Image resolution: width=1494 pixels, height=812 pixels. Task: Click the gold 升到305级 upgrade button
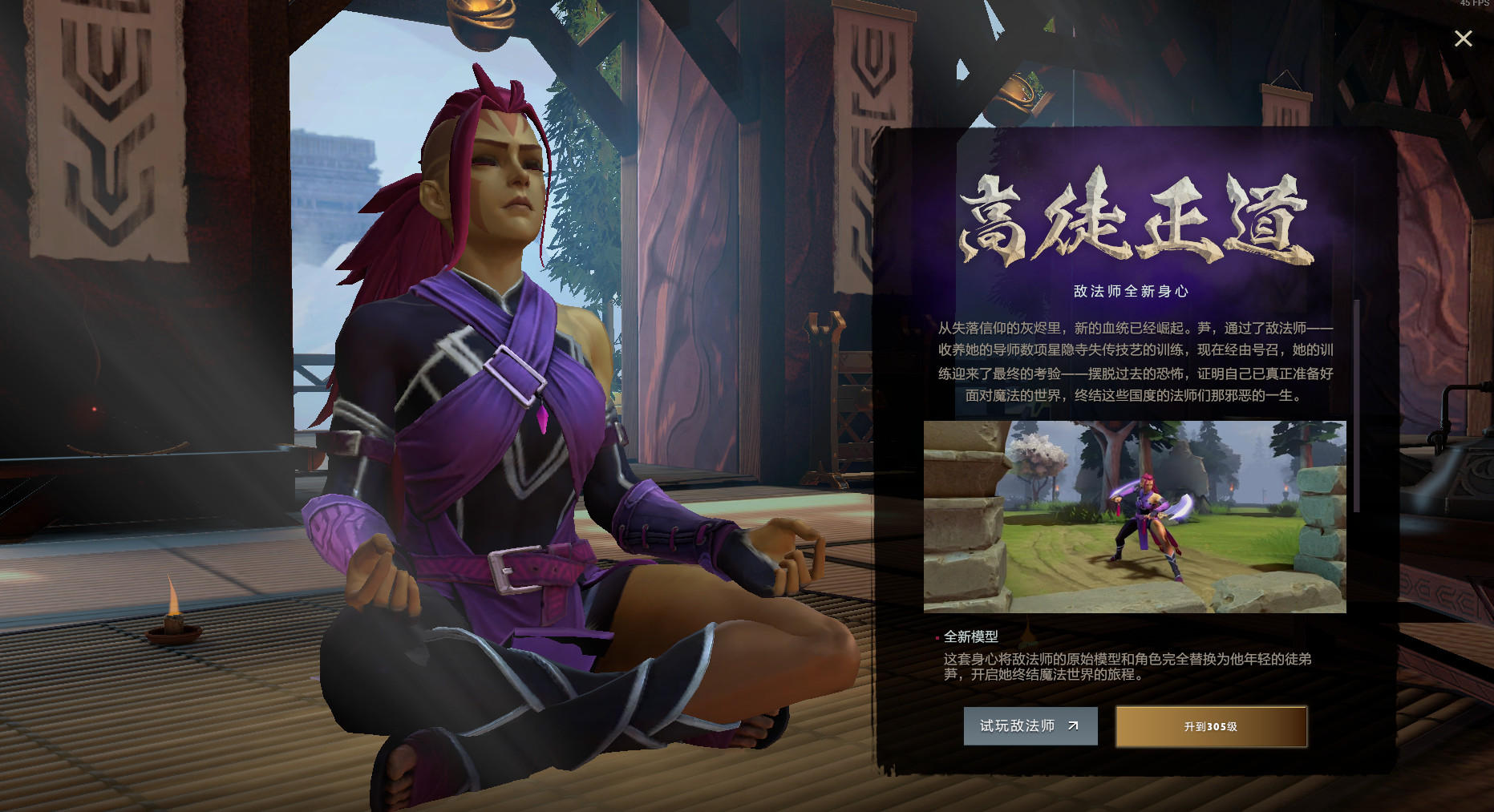click(1210, 726)
